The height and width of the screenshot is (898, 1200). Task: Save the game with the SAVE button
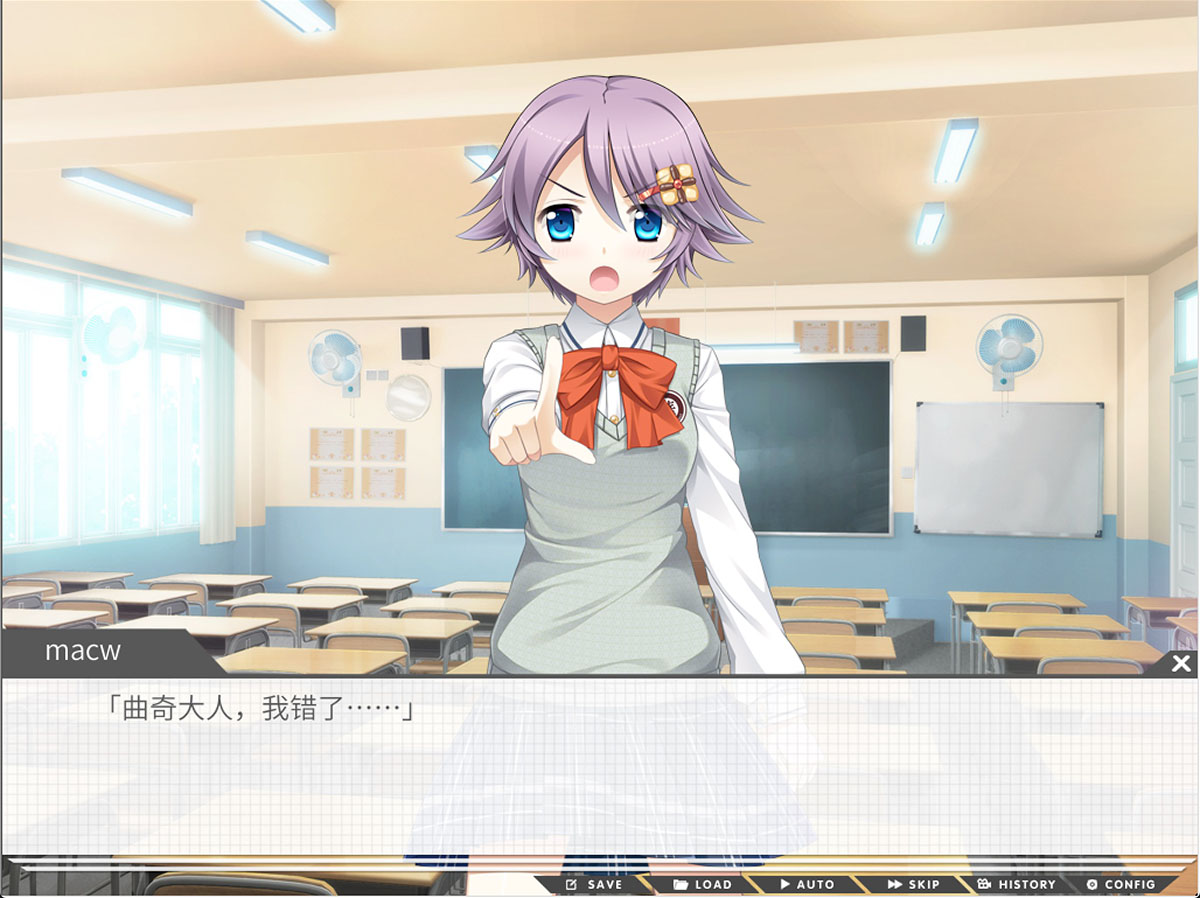pyautogui.click(x=595, y=884)
